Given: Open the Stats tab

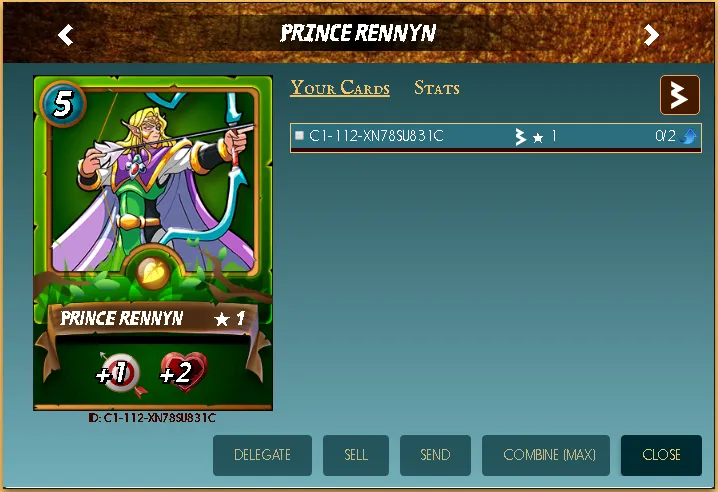Looking at the screenshot, I should tap(437, 88).
